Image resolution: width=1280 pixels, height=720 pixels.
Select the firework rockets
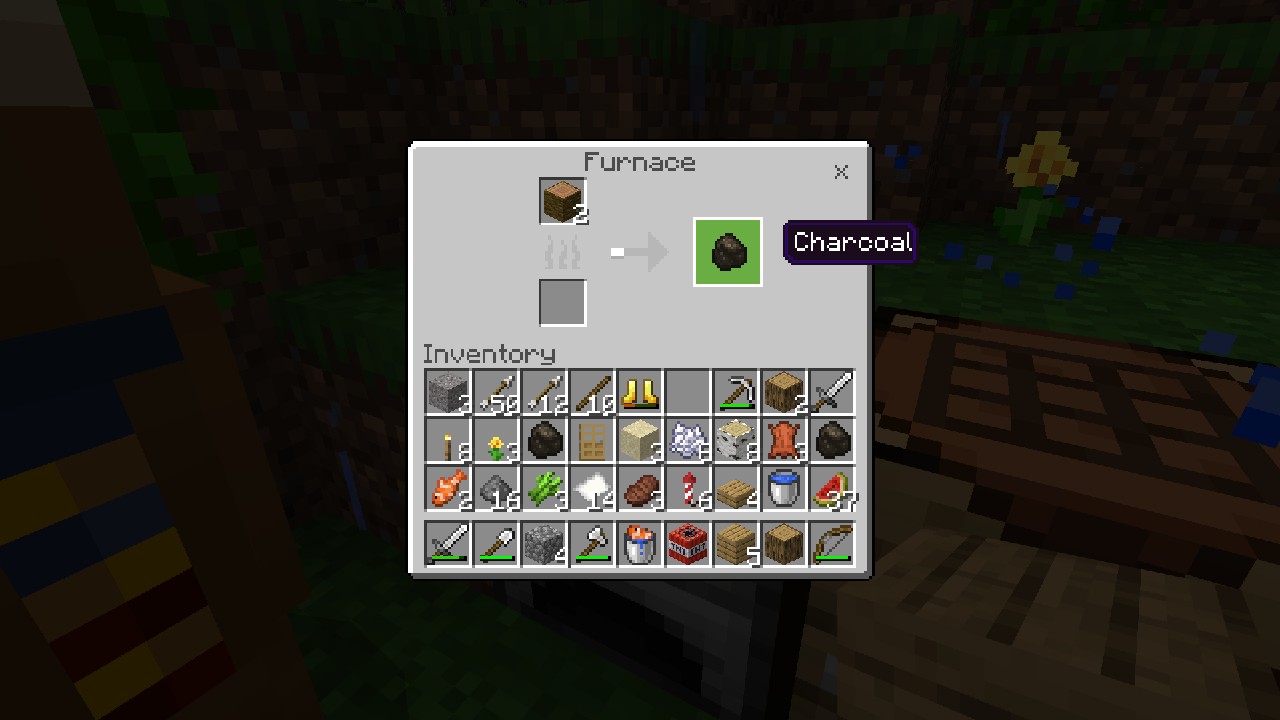(687, 489)
